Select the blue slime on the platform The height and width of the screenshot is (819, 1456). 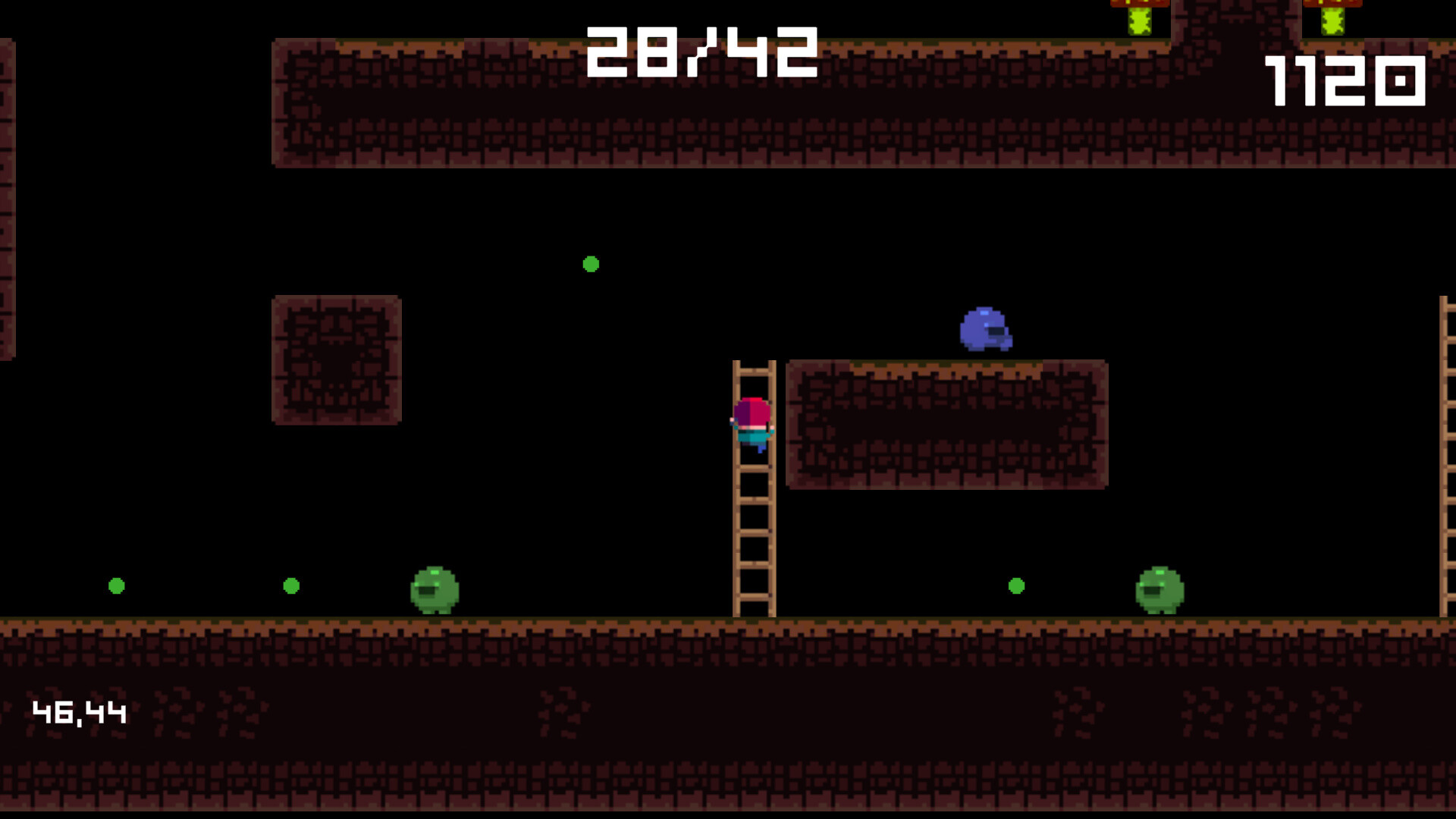tap(986, 328)
